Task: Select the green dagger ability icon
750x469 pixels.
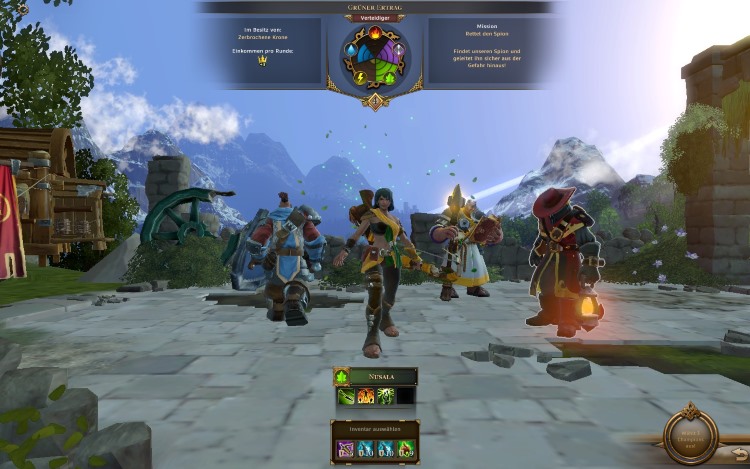Action: point(346,397)
